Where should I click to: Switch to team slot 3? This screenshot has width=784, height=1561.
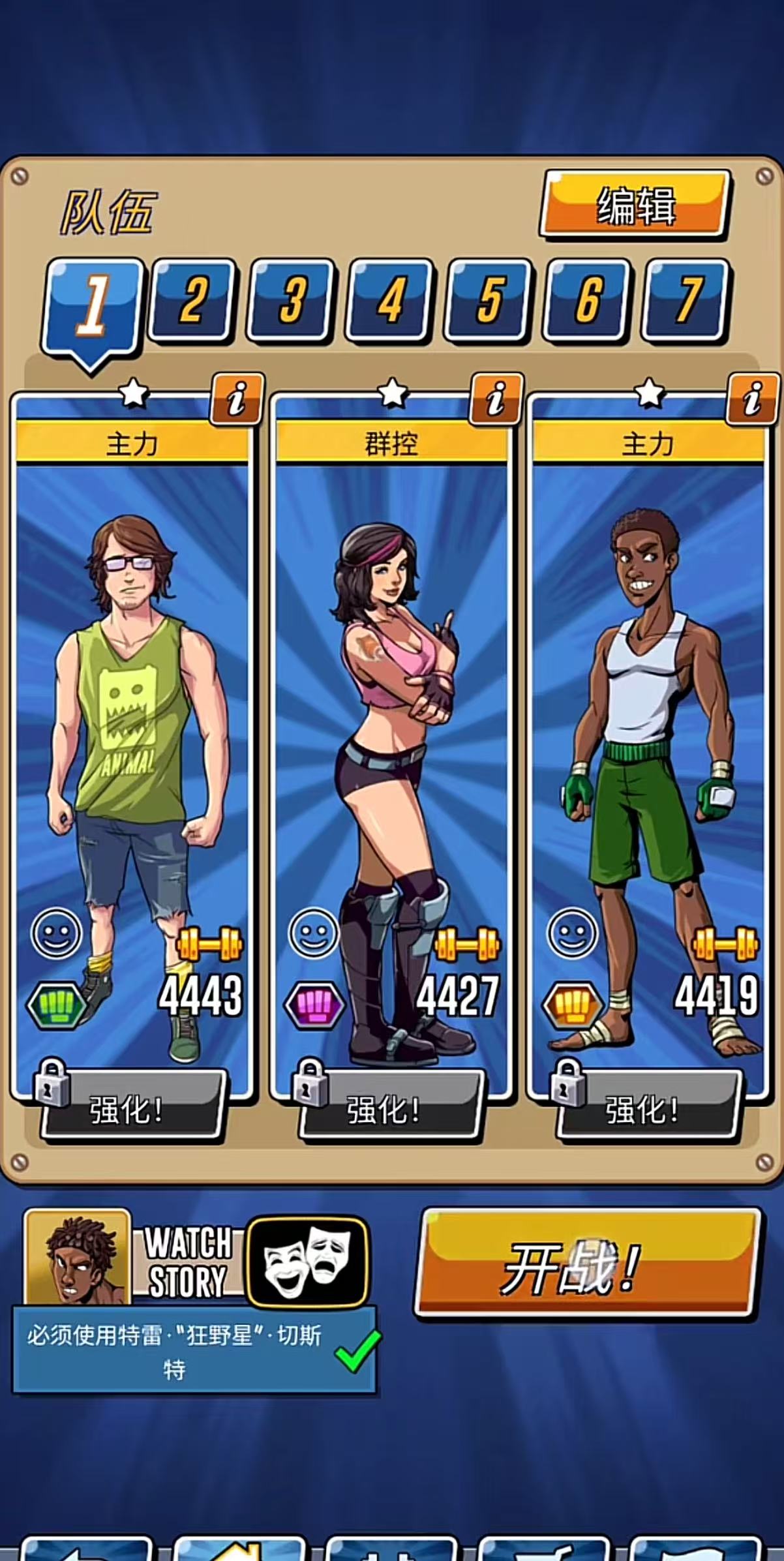(291, 299)
